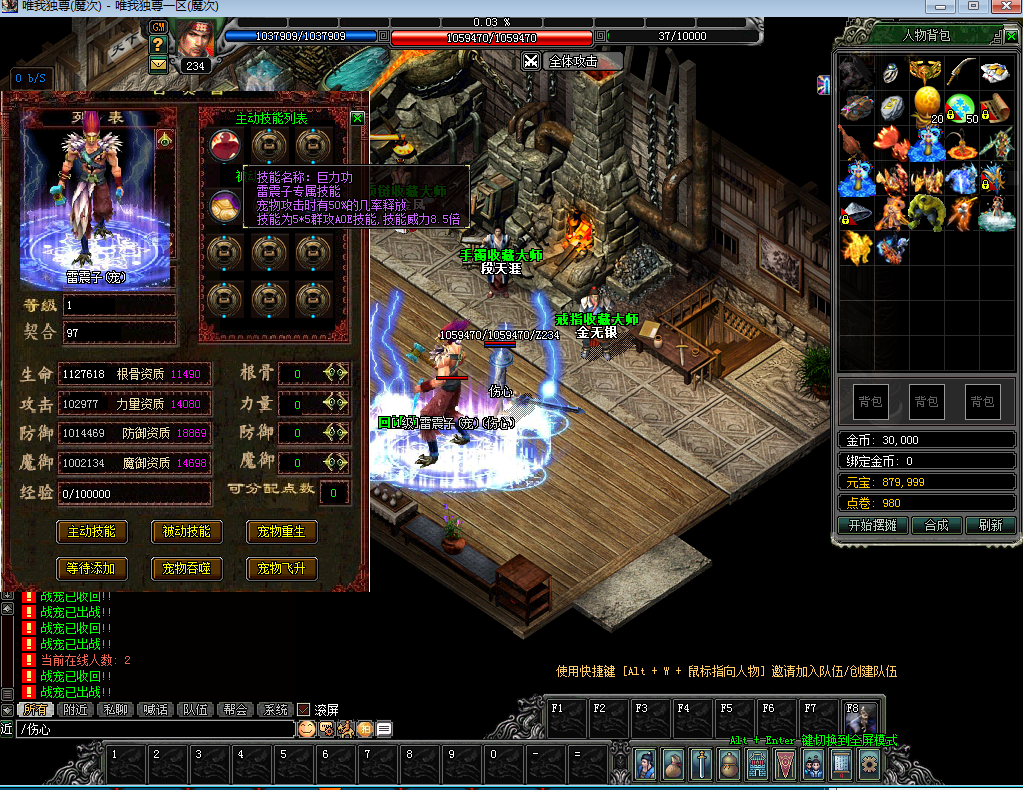Click the 被动技能 passive skills button
1023x790 pixels.
[186, 531]
